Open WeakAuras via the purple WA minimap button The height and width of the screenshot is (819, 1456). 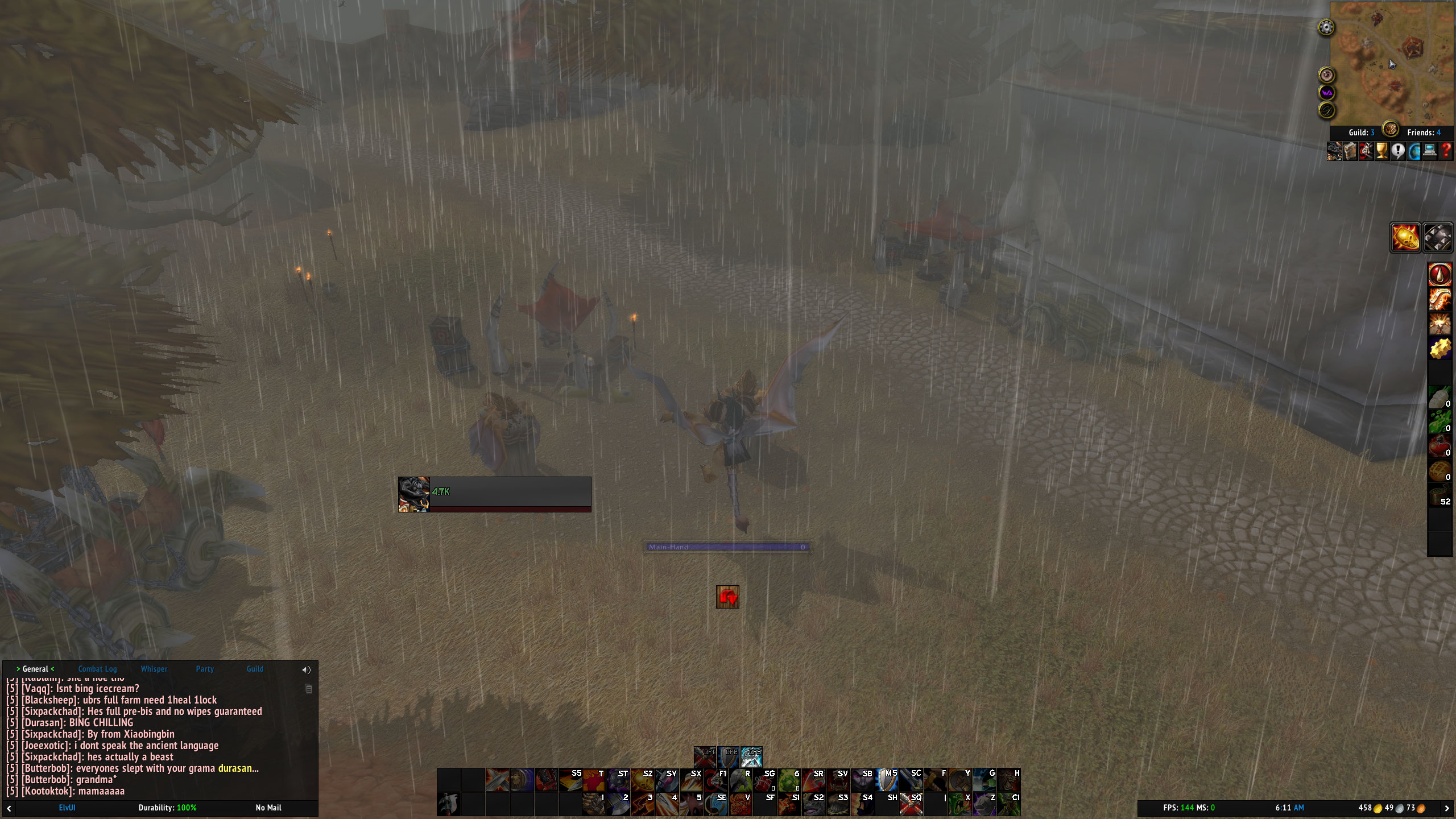click(x=1326, y=93)
